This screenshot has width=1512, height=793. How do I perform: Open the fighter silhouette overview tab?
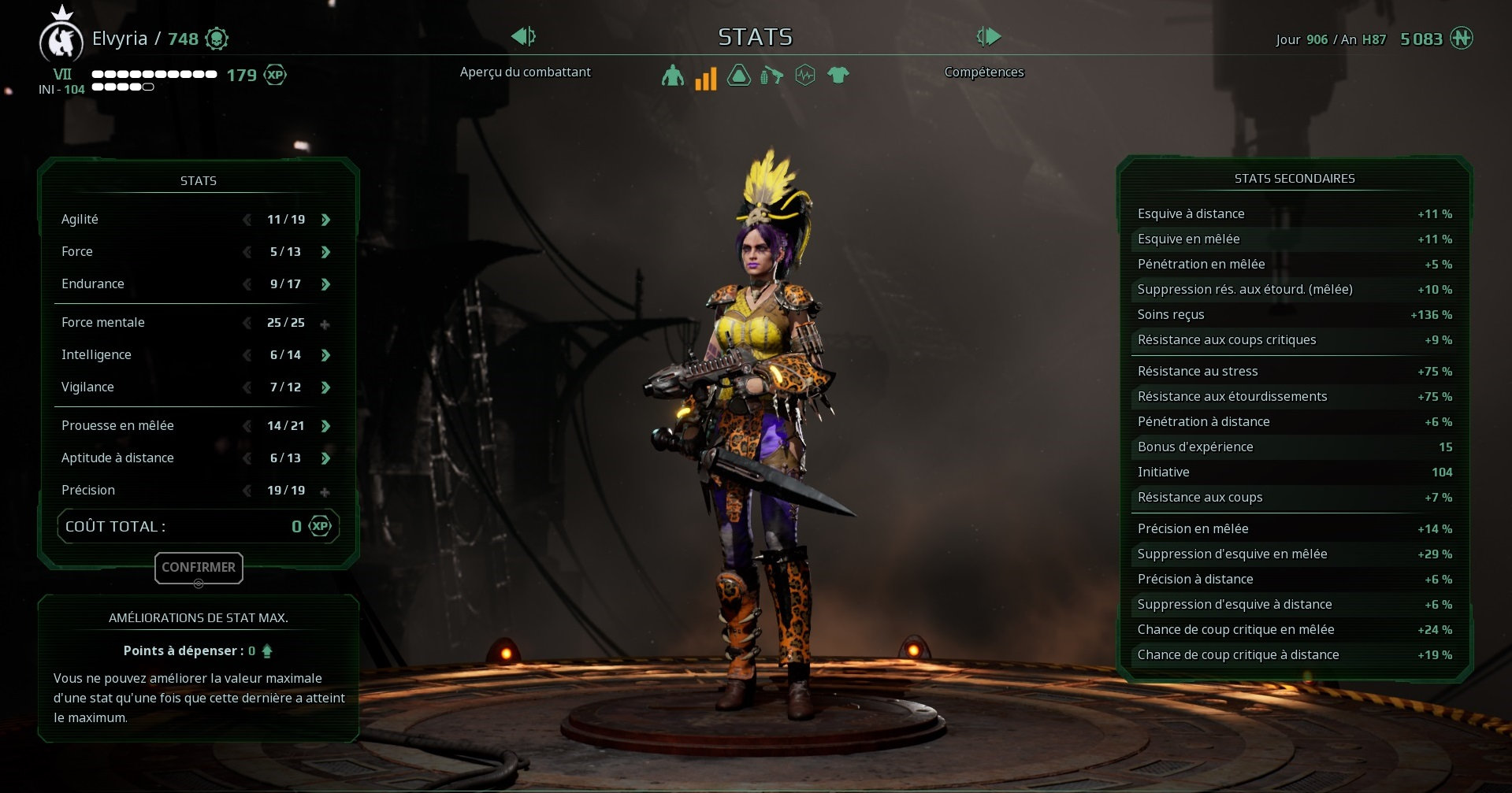672,76
